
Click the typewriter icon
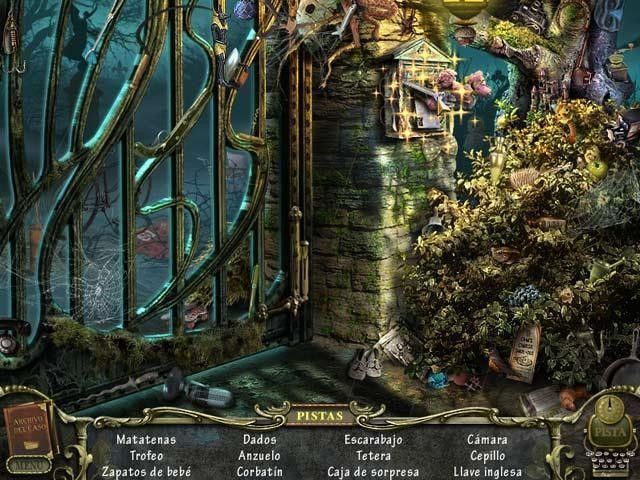(x=609, y=463)
